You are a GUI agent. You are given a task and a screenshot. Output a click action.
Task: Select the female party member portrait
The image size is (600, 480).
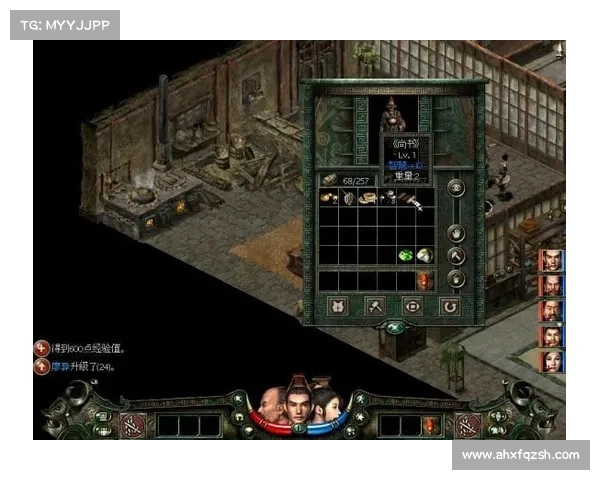coord(551,360)
